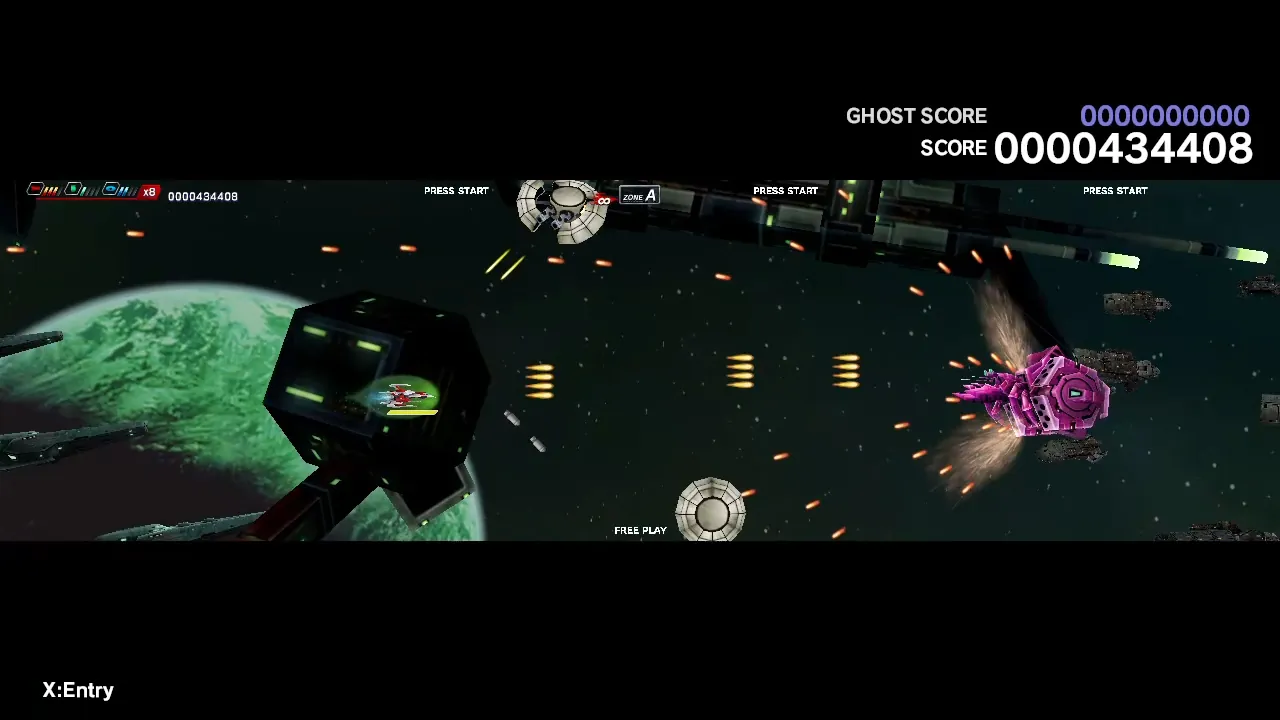Select the current SCORE value 0000434408

[1122, 148]
